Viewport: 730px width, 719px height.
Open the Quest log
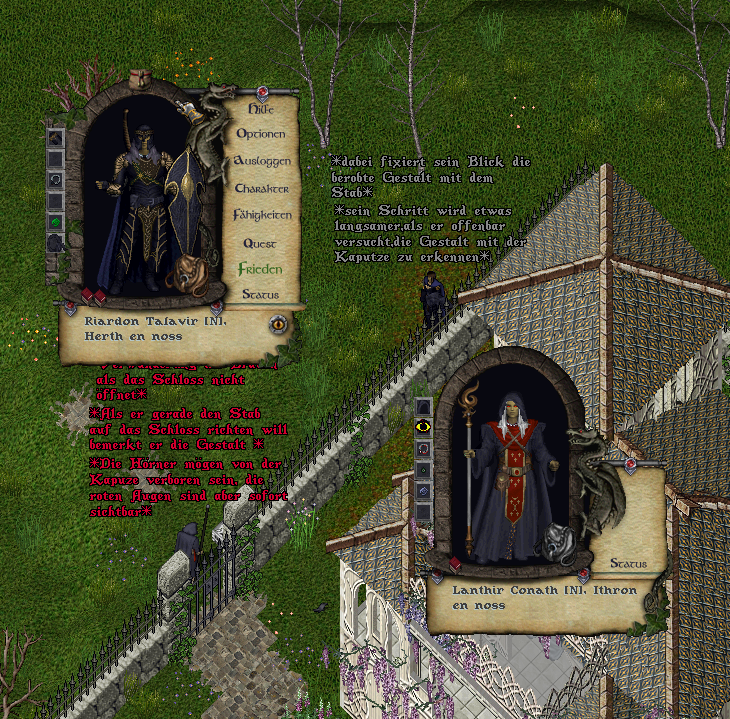[x=259, y=243]
